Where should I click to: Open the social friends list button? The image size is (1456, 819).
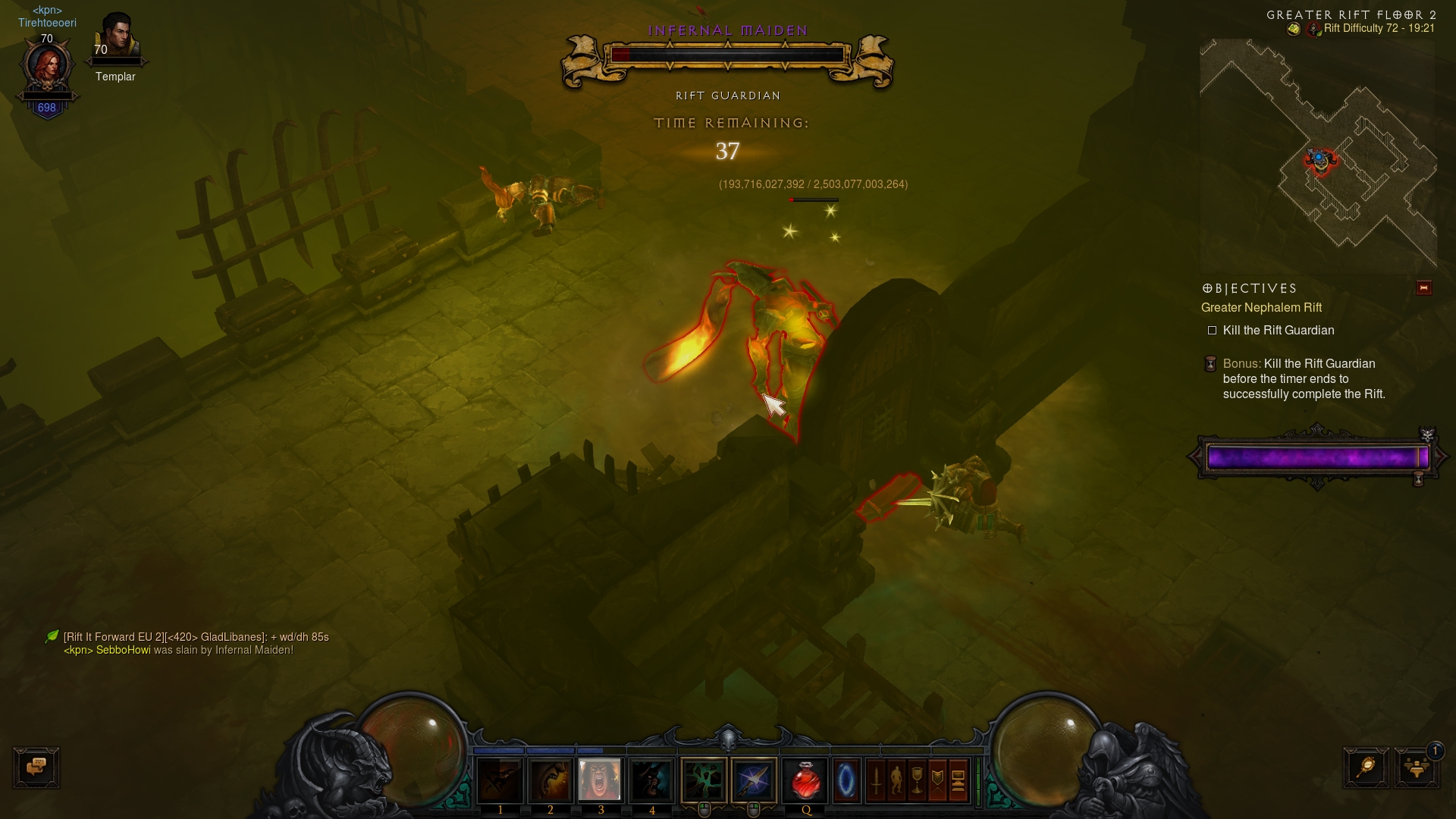tap(1416, 767)
